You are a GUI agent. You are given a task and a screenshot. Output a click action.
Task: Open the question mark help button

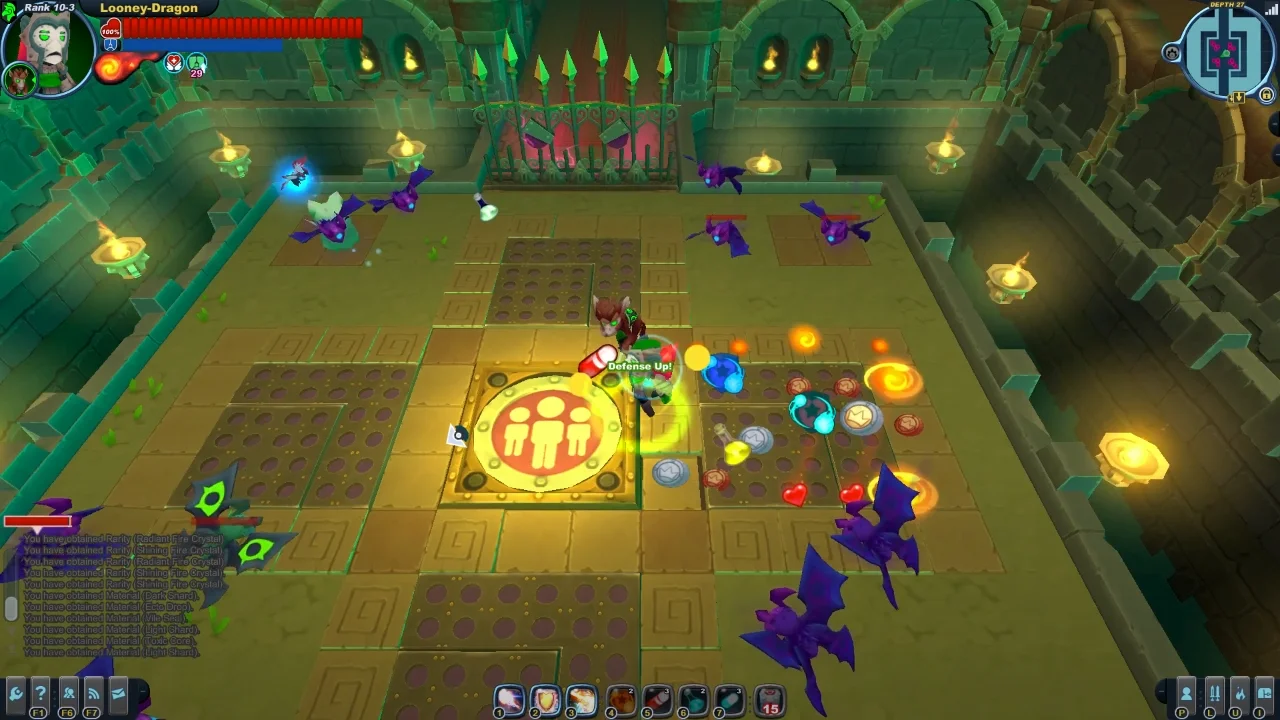pos(40,692)
